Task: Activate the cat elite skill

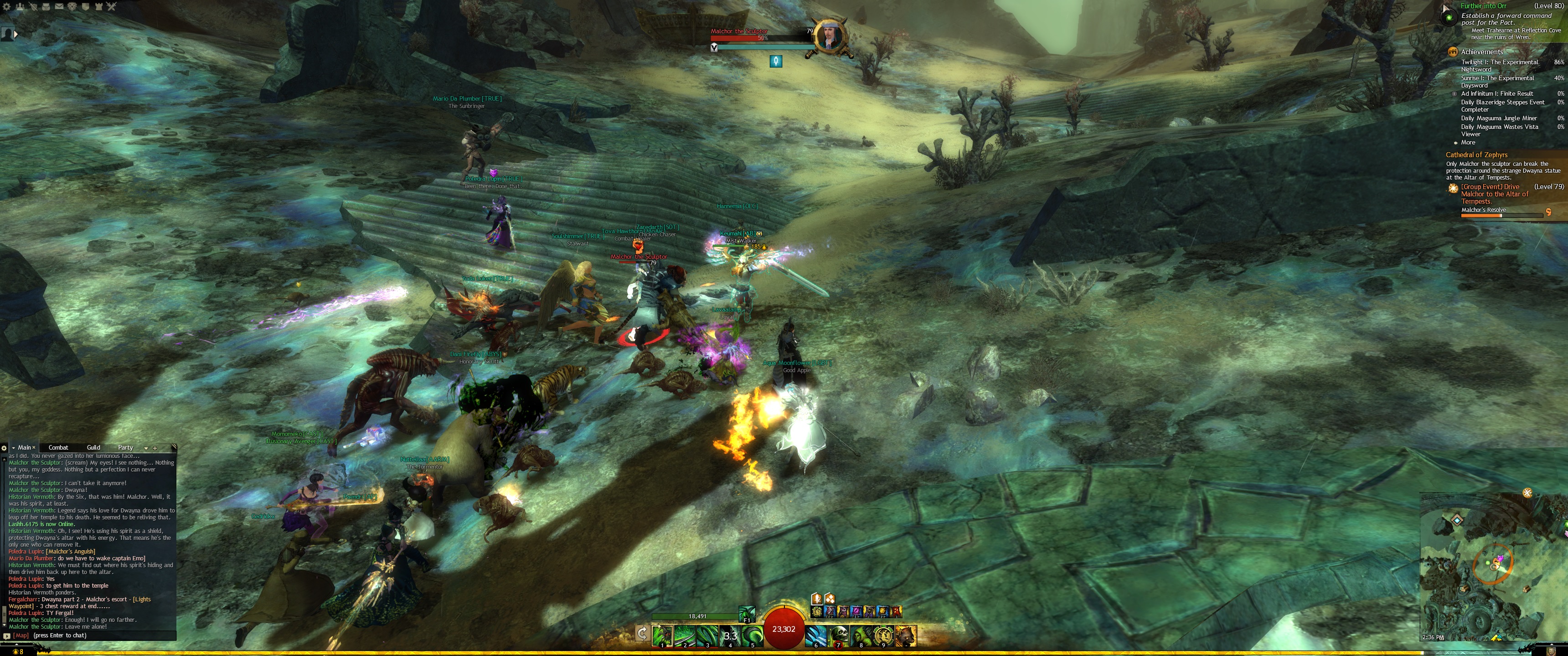Action: click(x=906, y=635)
